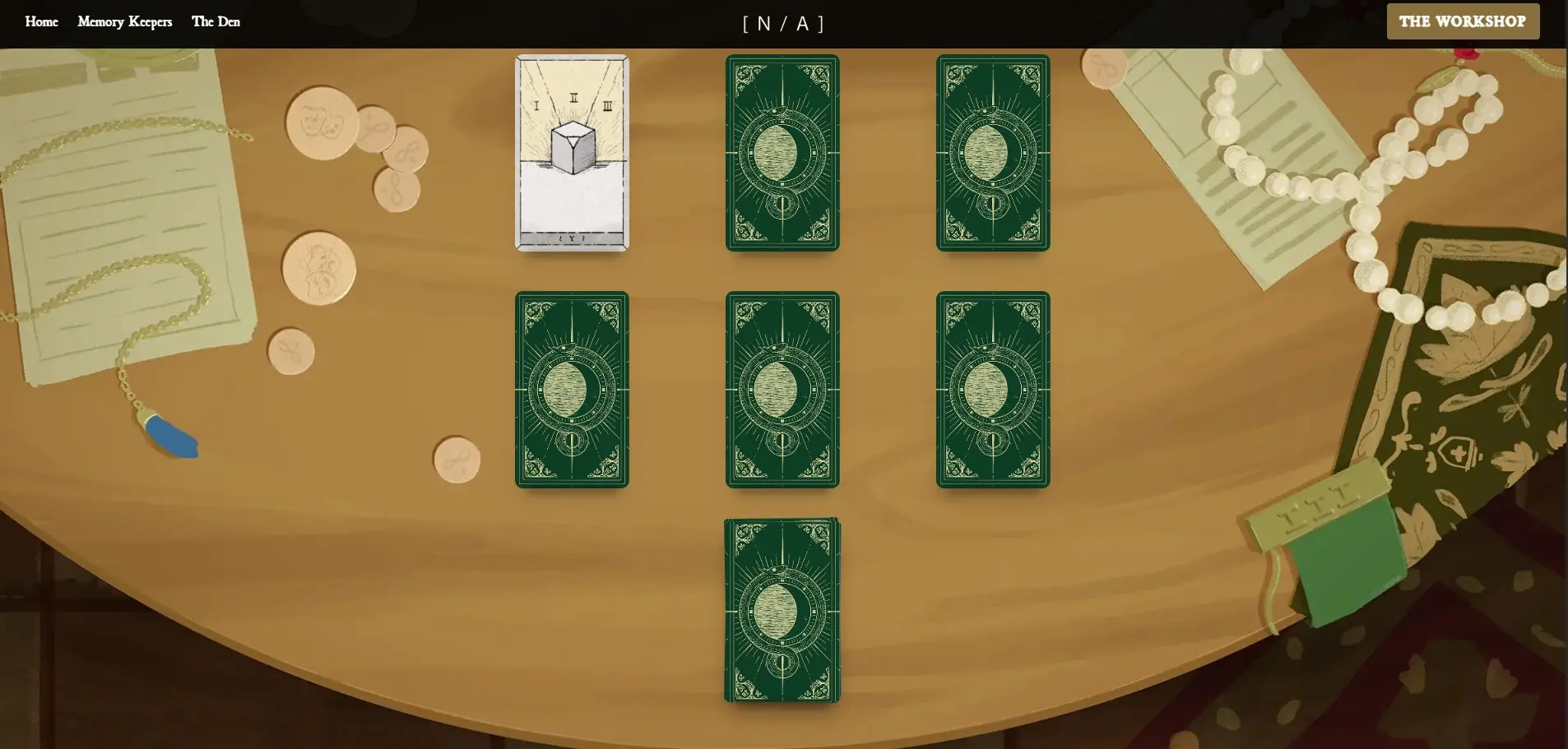The height and width of the screenshot is (749, 1568).
Task: Click the revealed cube tarot card
Action: (x=571, y=152)
